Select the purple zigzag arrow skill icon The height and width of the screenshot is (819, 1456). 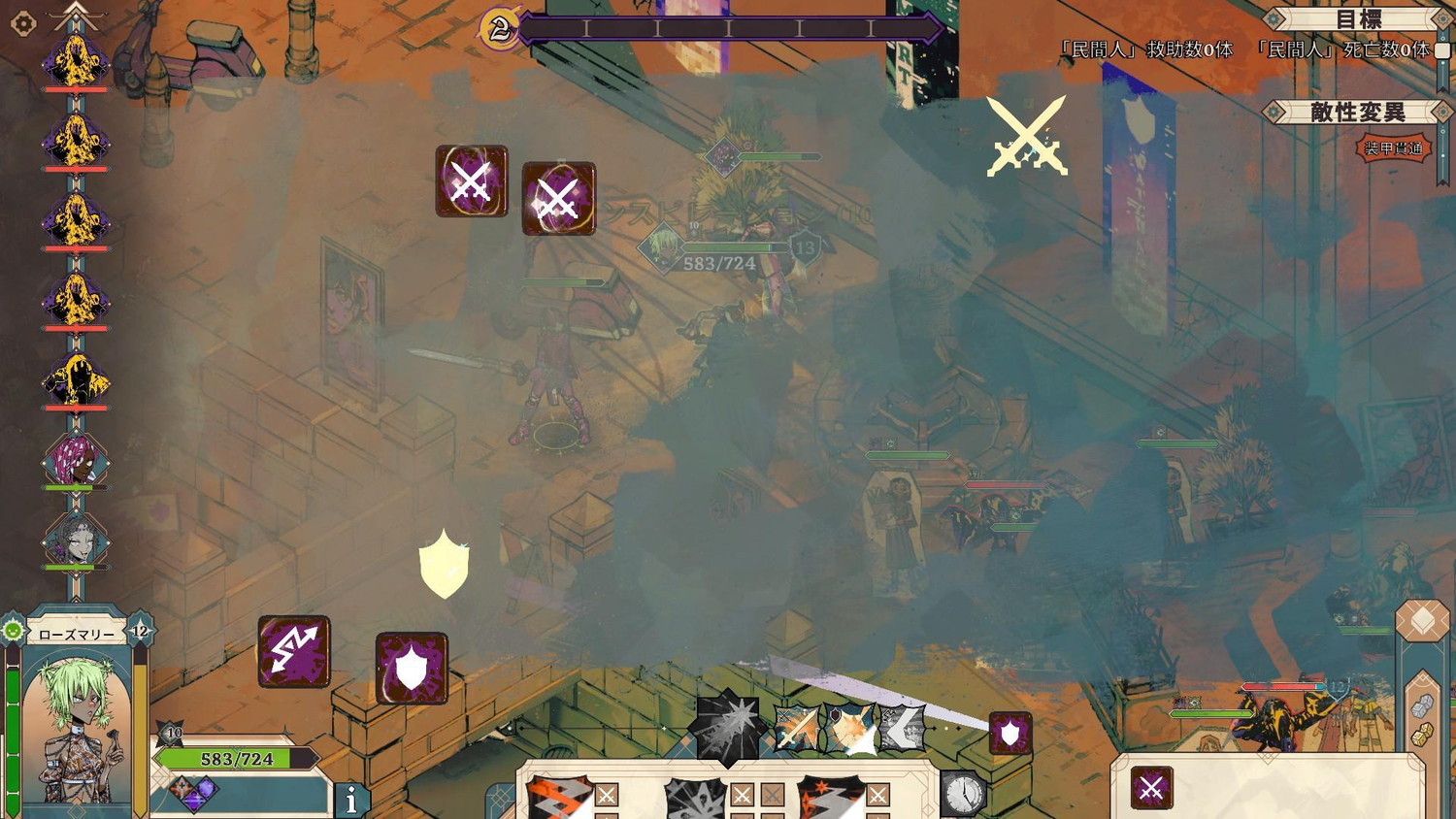point(294,652)
